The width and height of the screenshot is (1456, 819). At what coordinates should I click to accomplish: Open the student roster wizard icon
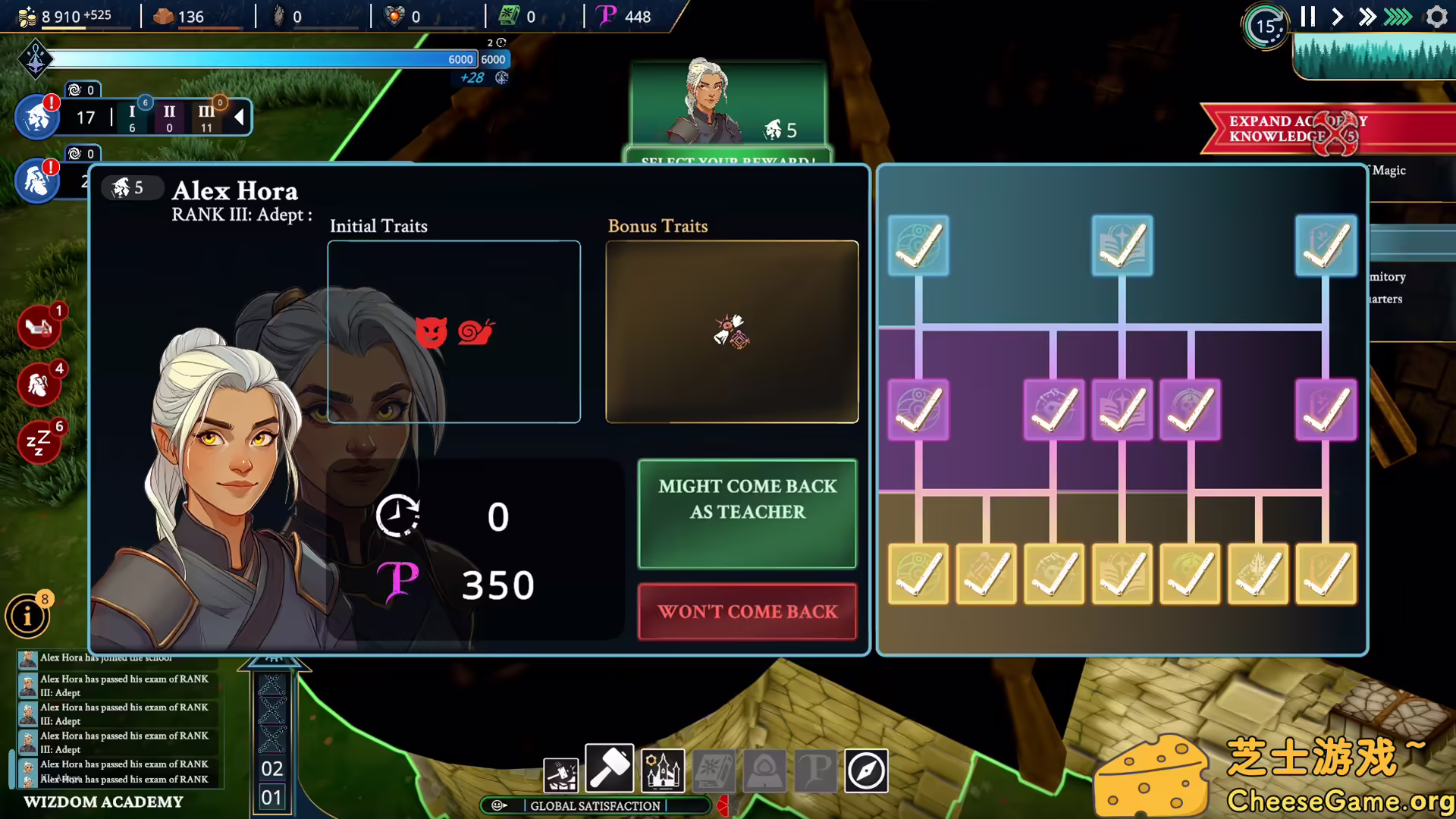tap(37, 118)
